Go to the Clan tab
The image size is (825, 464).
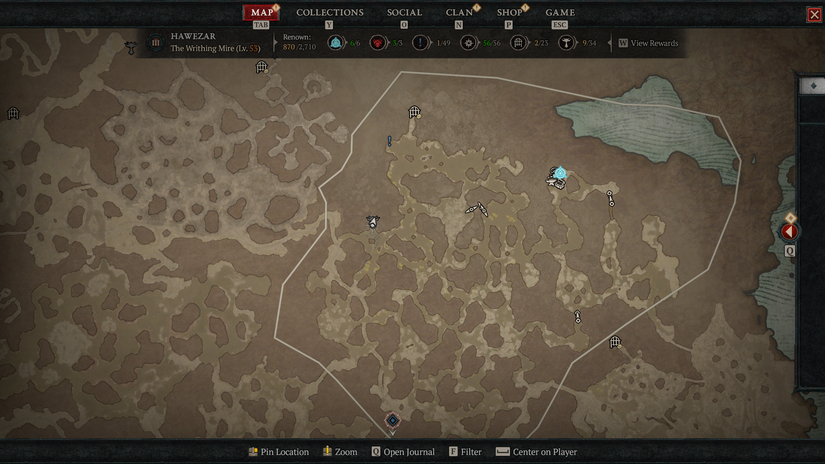coord(459,12)
